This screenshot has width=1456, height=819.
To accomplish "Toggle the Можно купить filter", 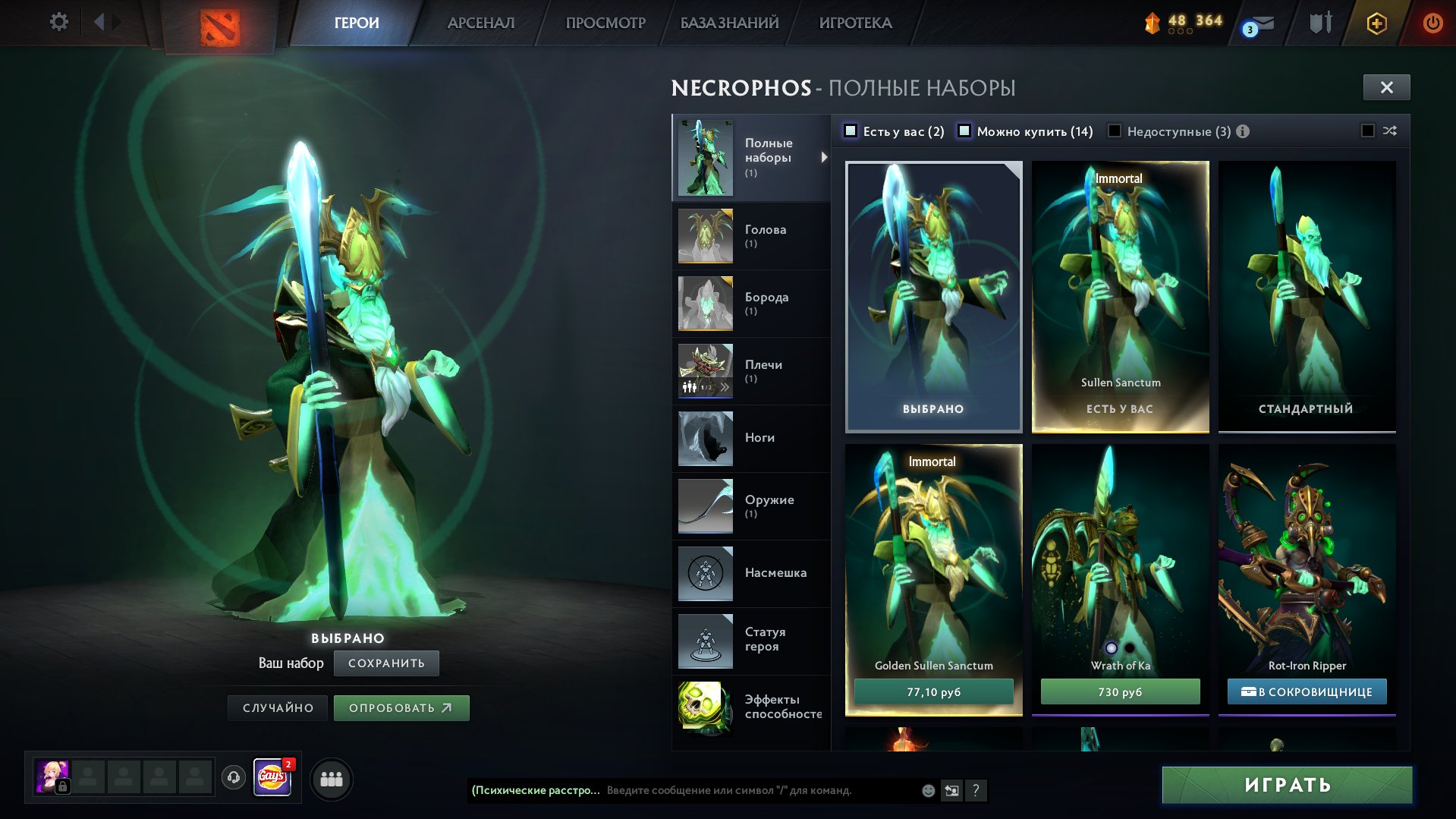I will tap(965, 131).
